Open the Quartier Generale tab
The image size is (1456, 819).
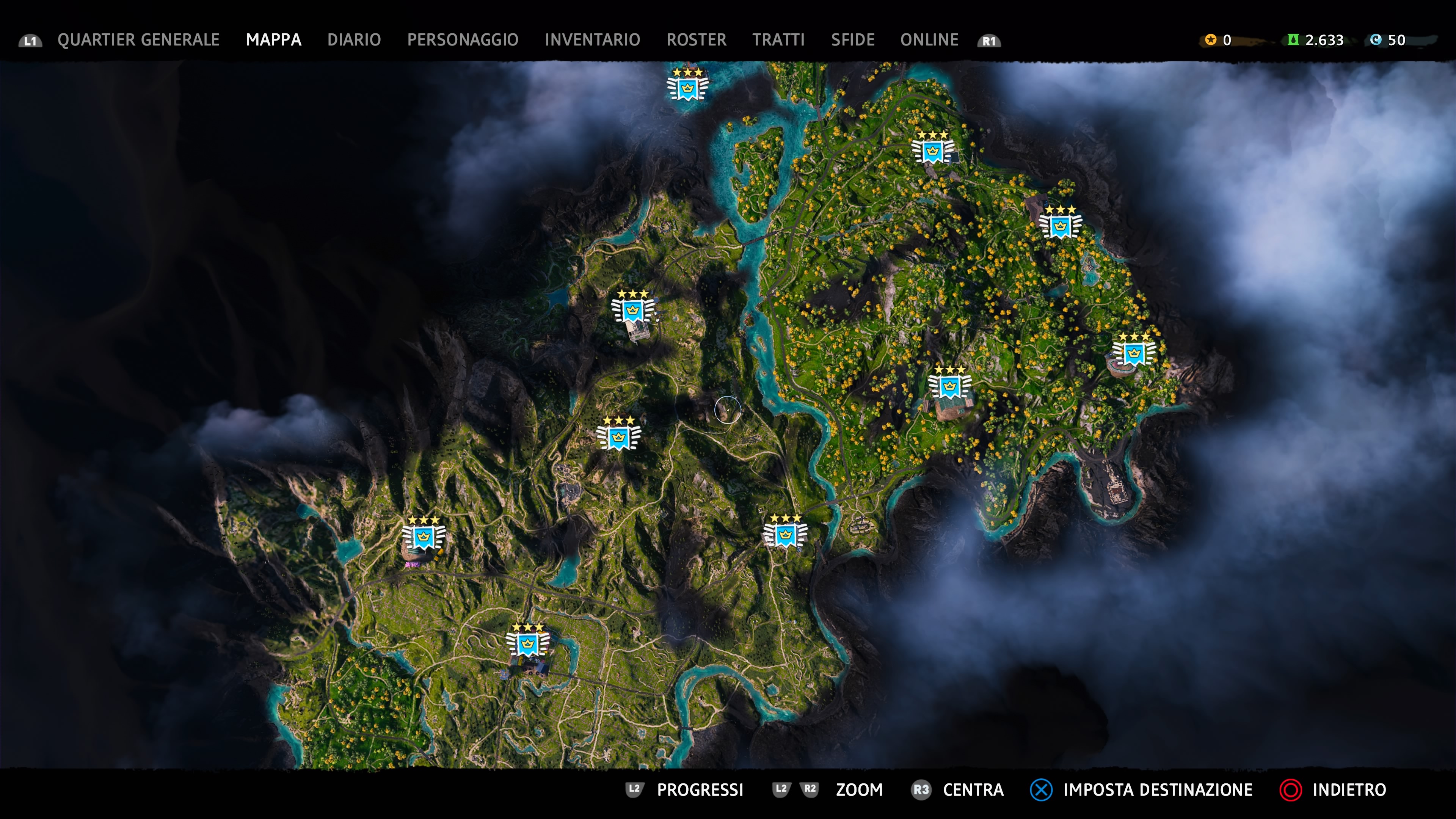point(138,40)
